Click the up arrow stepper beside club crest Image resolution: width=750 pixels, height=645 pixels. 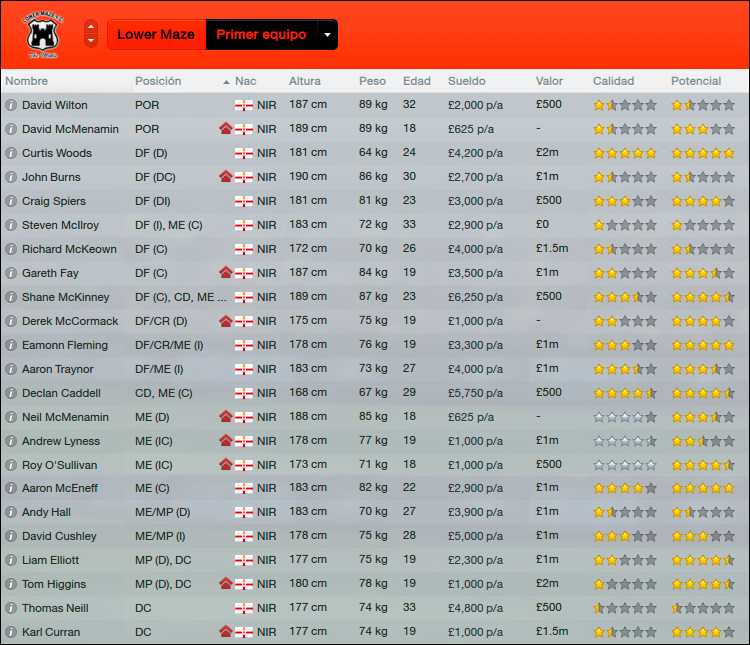(91, 27)
